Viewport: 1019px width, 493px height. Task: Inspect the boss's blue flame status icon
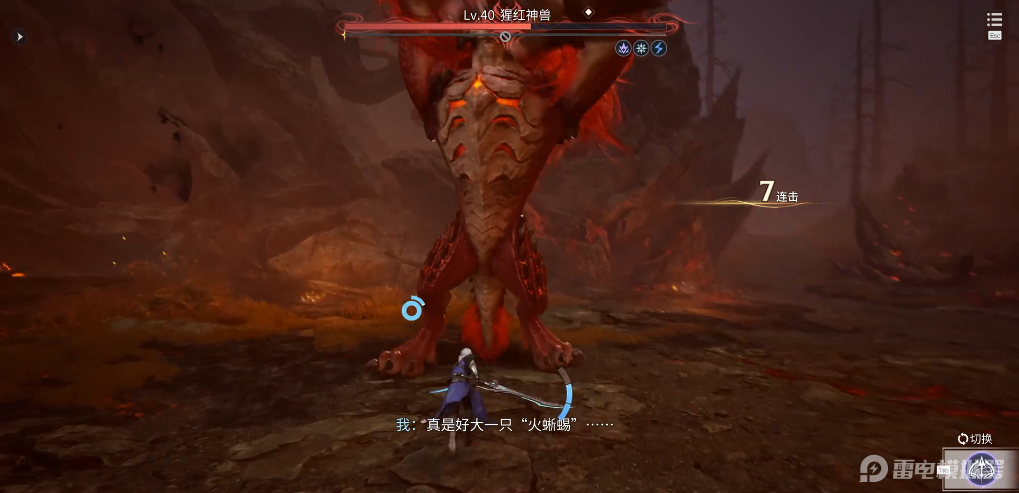click(x=623, y=48)
